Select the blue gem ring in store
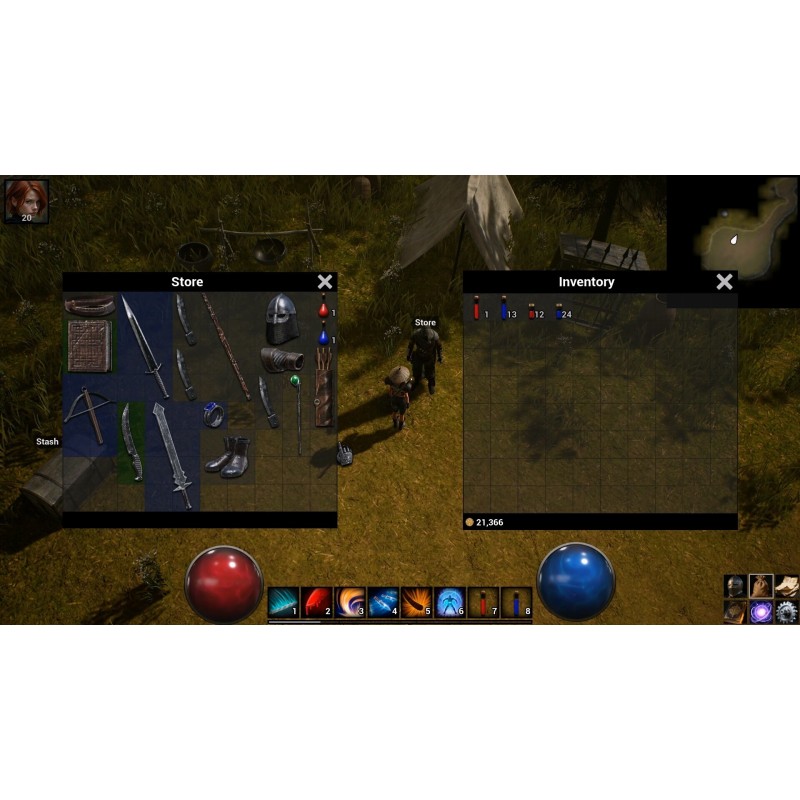The height and width of the screenshot is (800, 800). pyautogui.click(x=213, y=414)
